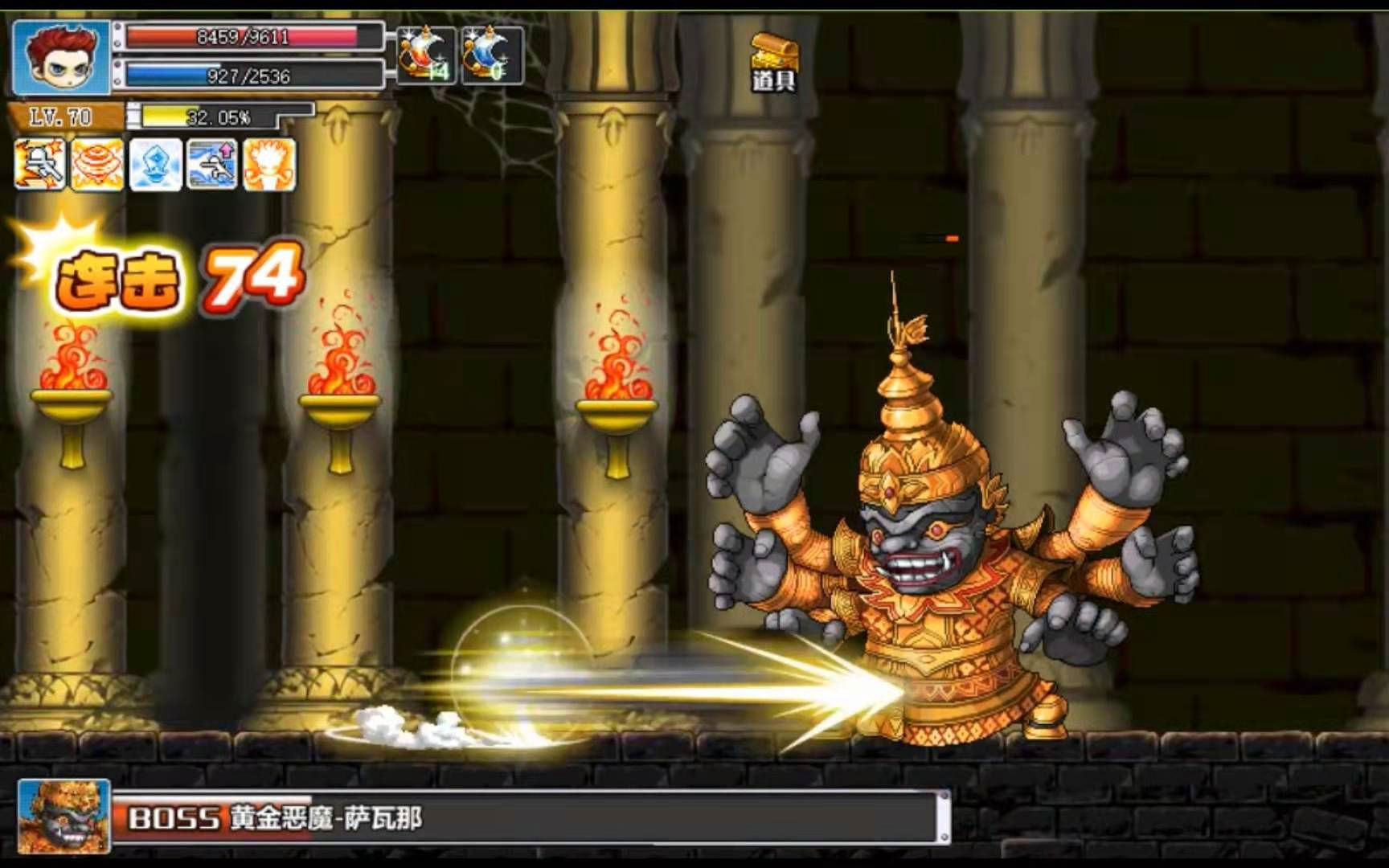This screenshot has width=1389, height=868.
Task: Activate the running speed boost skill
Action: coord(212,165)
